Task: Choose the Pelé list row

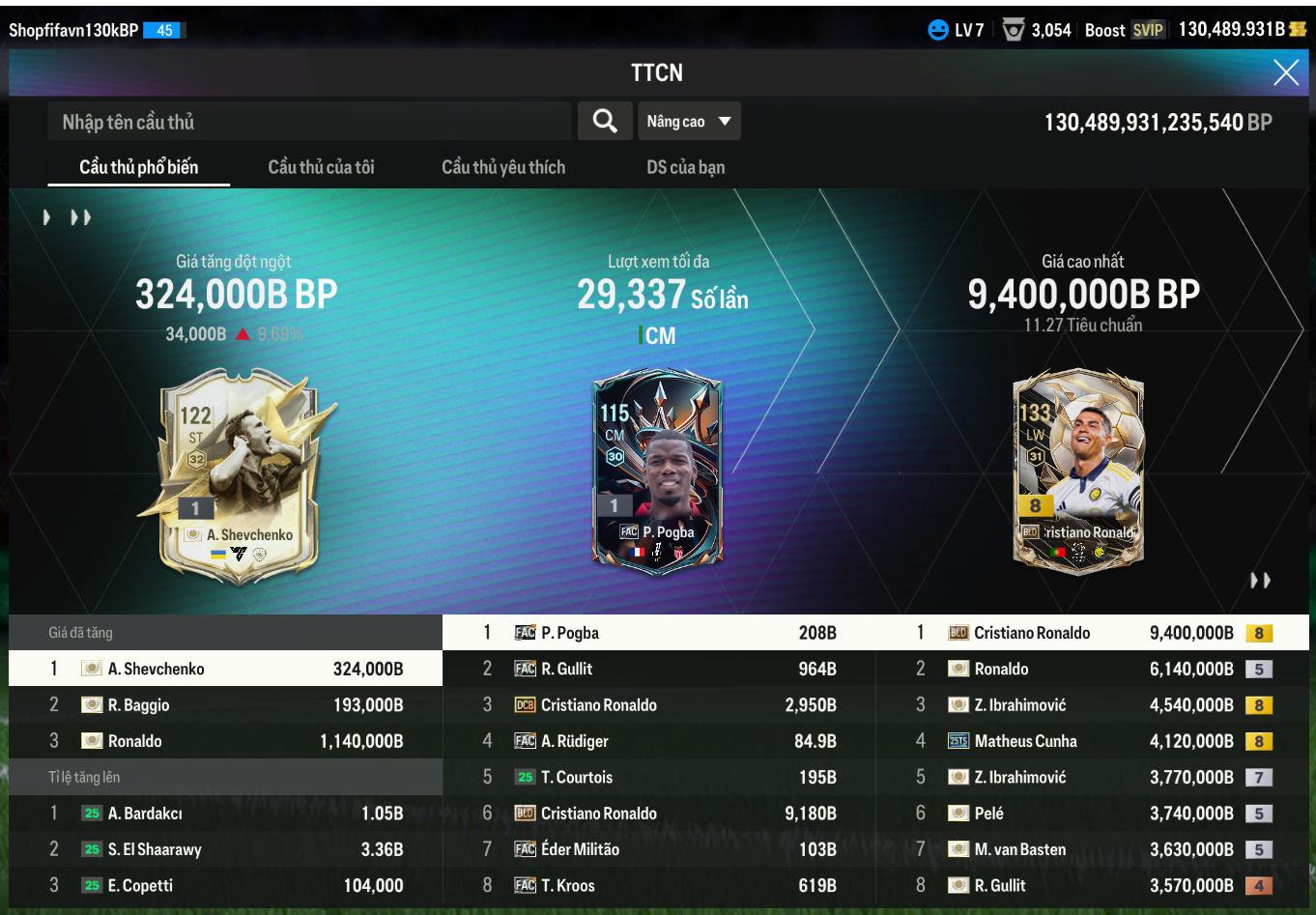Action: pos(1092,814)
